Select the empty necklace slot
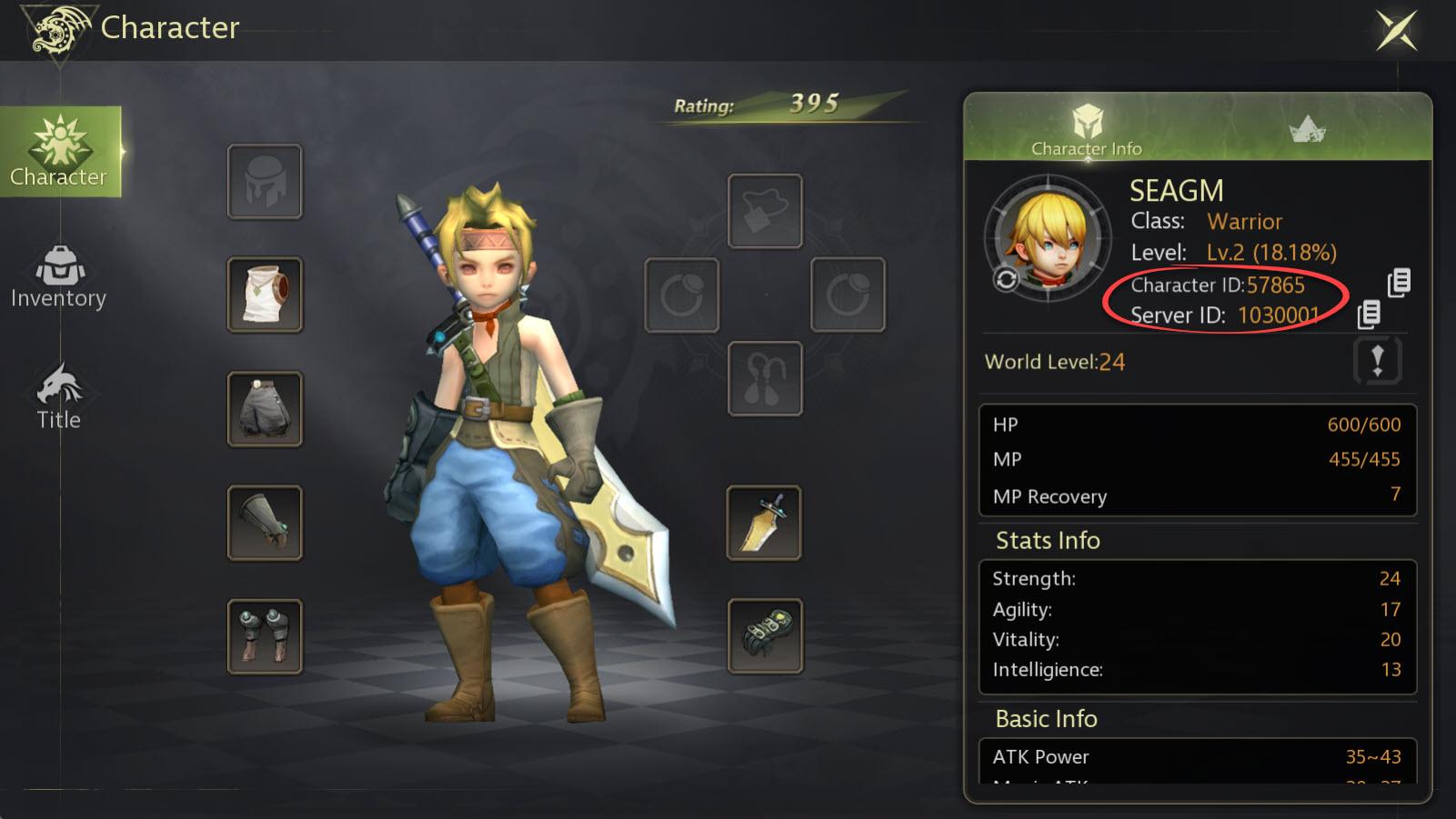Image resolution: width=1456 pixels, height=819 pixels. pos(765,211)
